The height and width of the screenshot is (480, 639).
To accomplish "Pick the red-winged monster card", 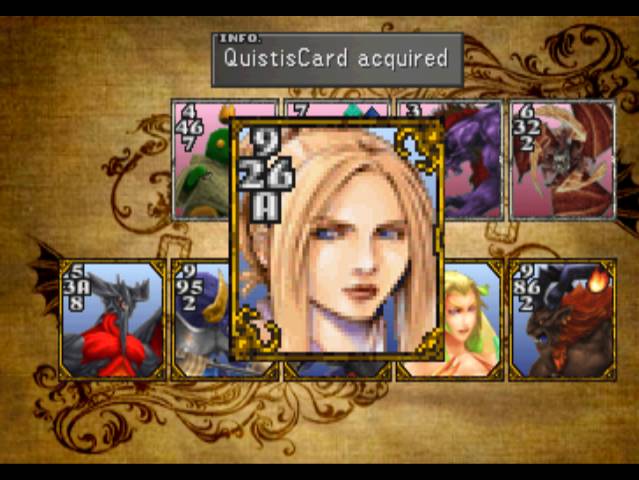I will tap(562, 160).
